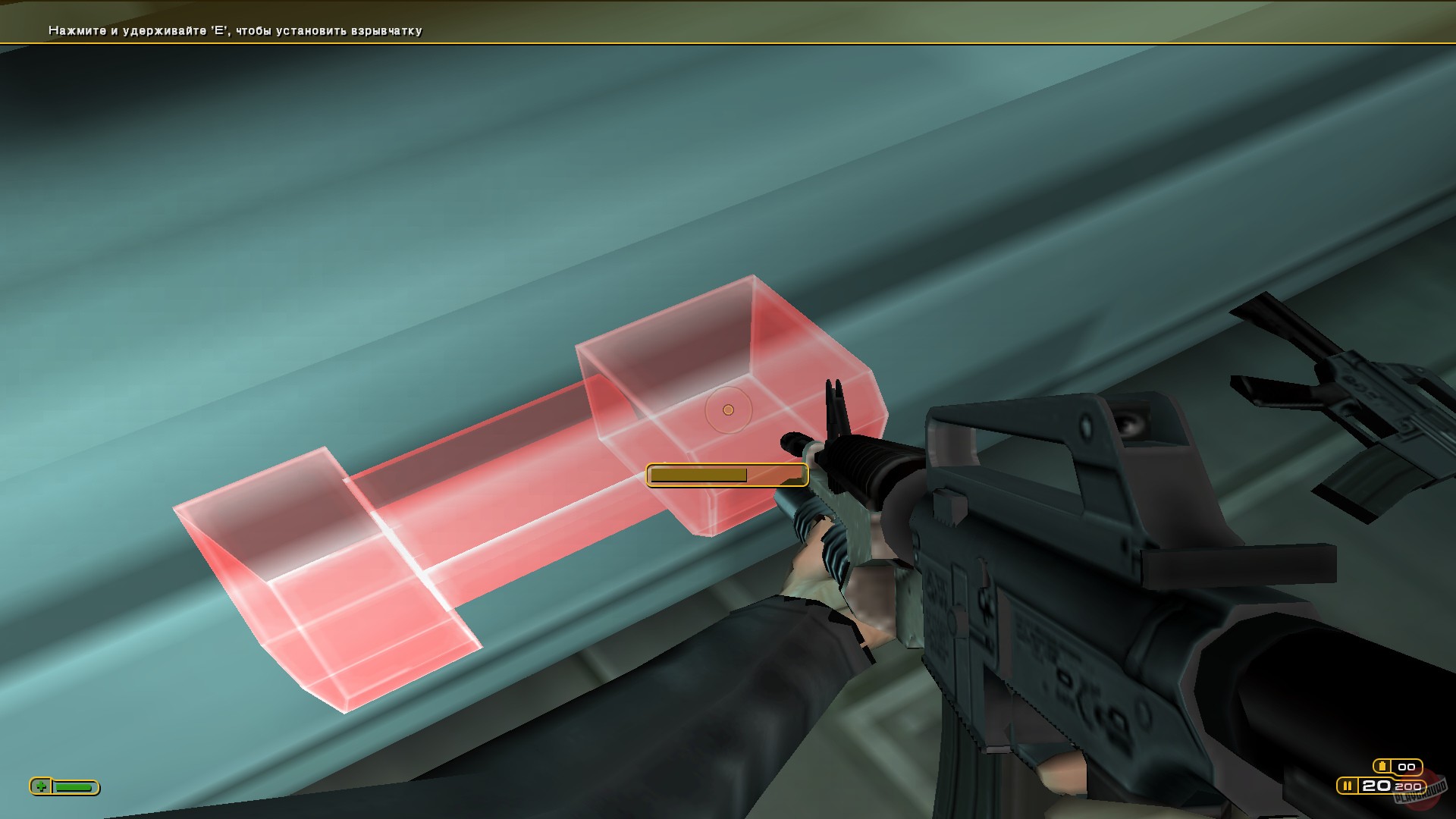The image size is (1456, 819).
Task: Click the grenade counter showing 00
Action: [x=1406, y=767]
